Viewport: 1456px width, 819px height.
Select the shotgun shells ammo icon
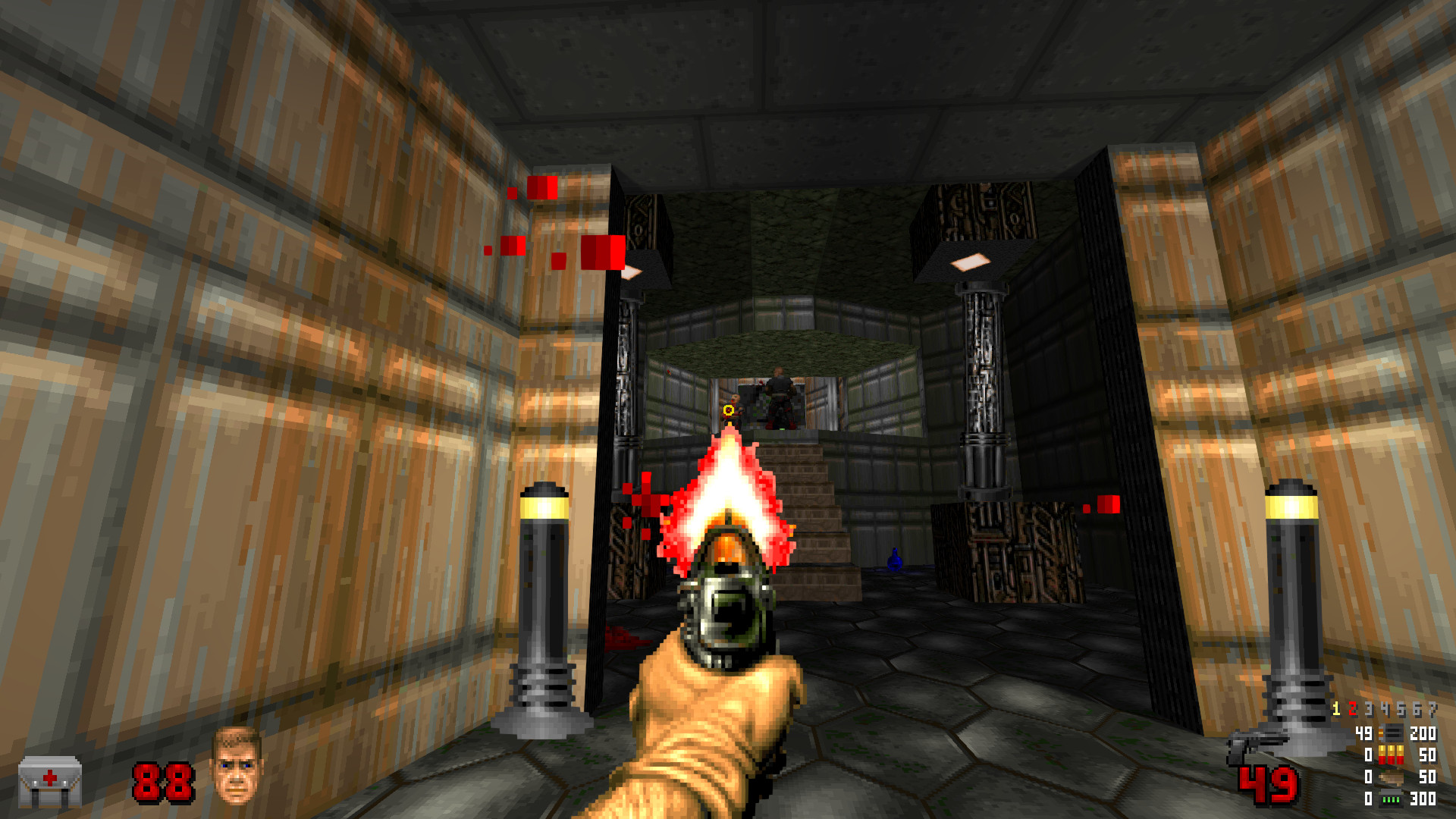[x=1390, y=755]
